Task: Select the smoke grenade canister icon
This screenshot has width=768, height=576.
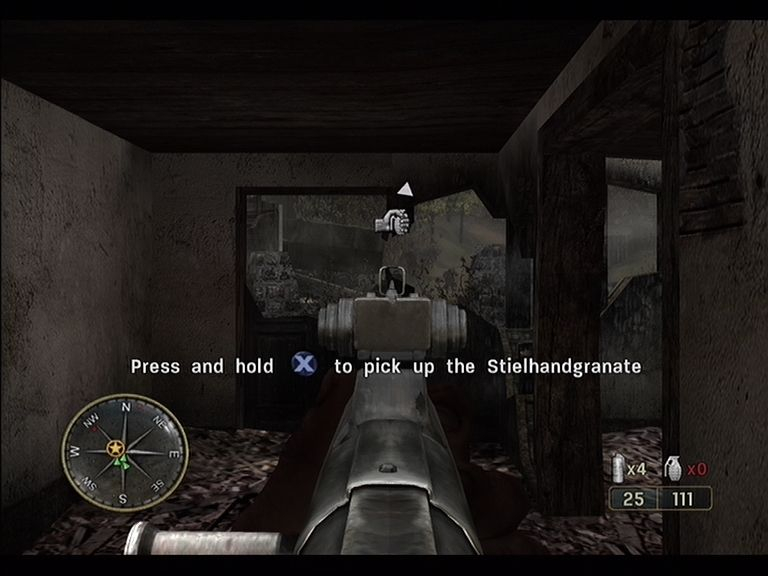Action: [x=622, y=468]
